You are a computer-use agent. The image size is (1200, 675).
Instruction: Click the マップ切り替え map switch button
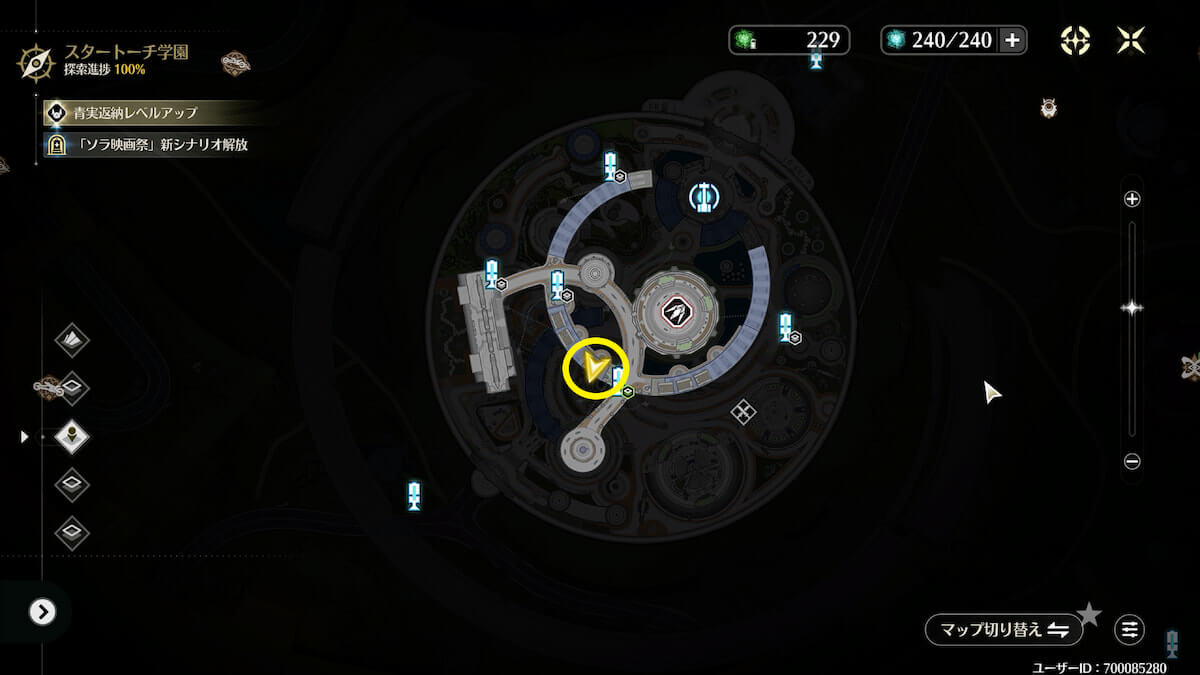tap(1003, 630)
